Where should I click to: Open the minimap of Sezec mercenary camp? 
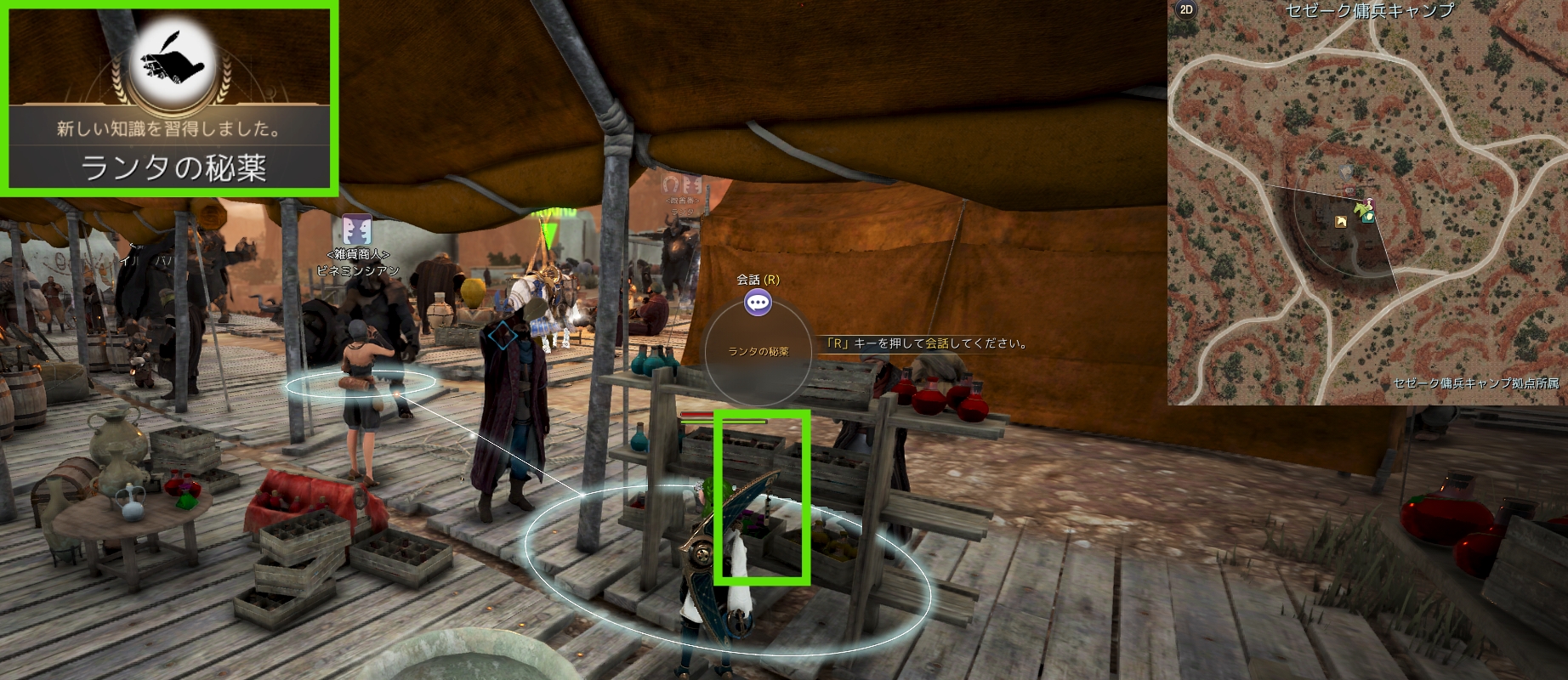pyautogui.click(x=1367, y=204)
